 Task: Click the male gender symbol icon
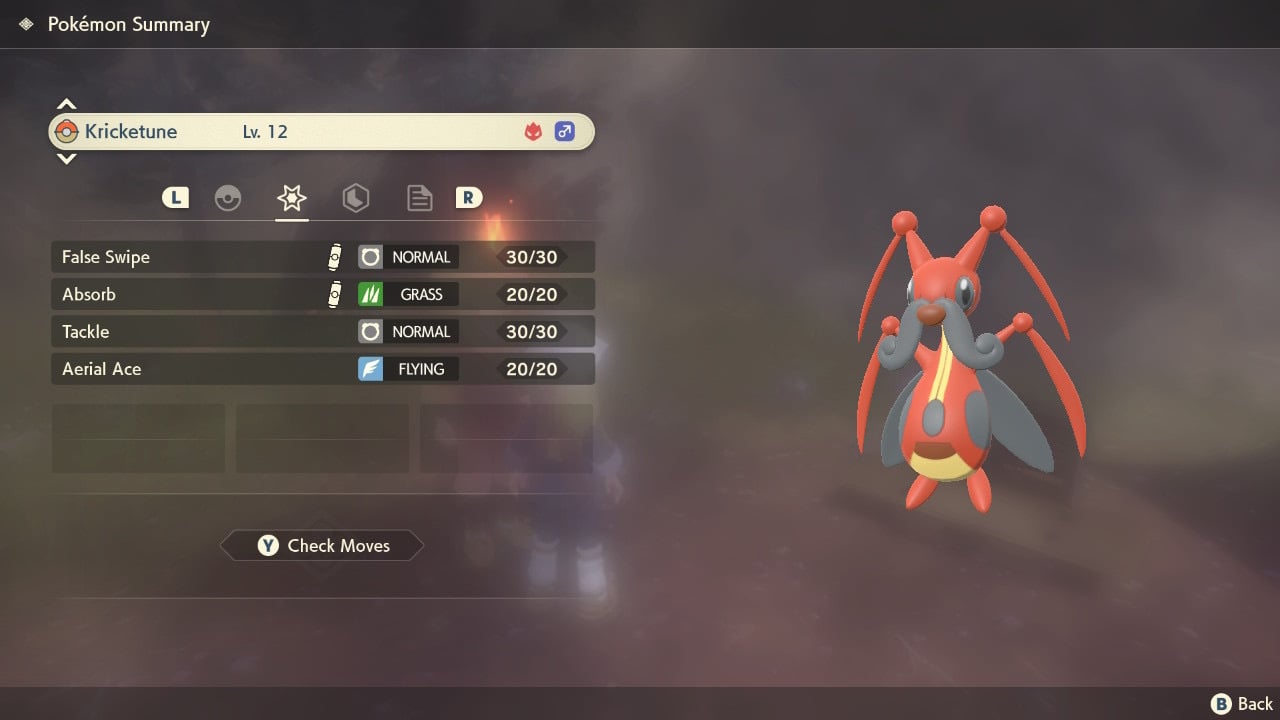tap(565, 131)
